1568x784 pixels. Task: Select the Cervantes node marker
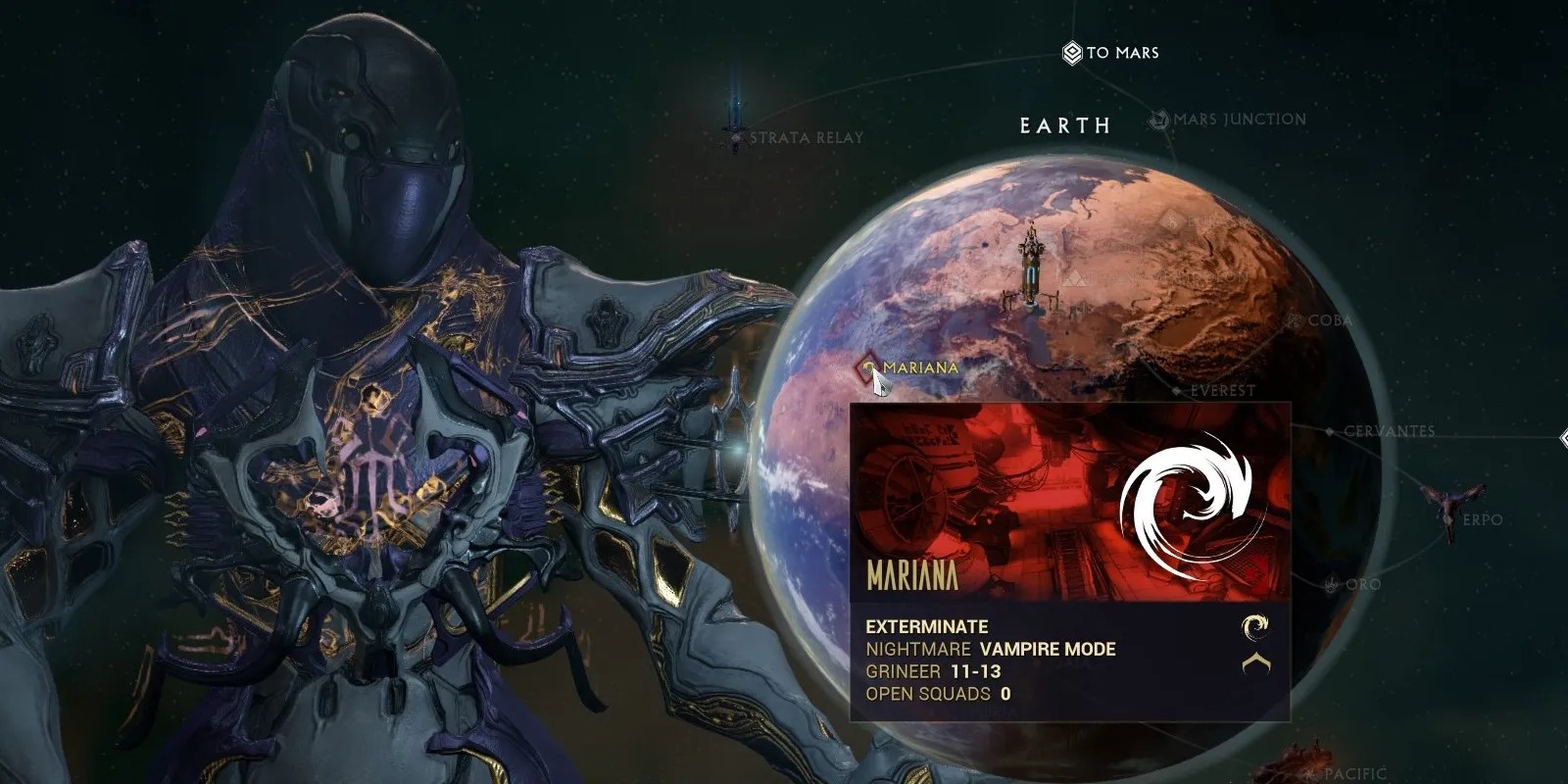pyautogui.click(x=1330, y=430)
